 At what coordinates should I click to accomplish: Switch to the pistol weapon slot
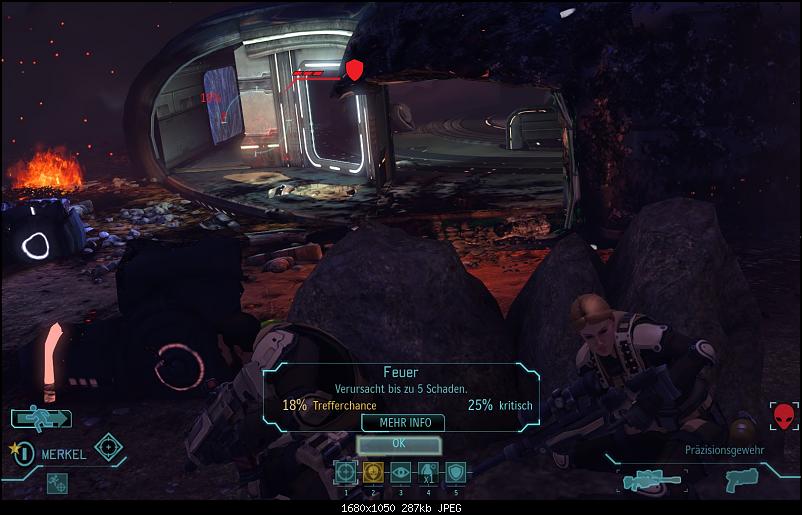pyautogui.click(x=741, y=481)
